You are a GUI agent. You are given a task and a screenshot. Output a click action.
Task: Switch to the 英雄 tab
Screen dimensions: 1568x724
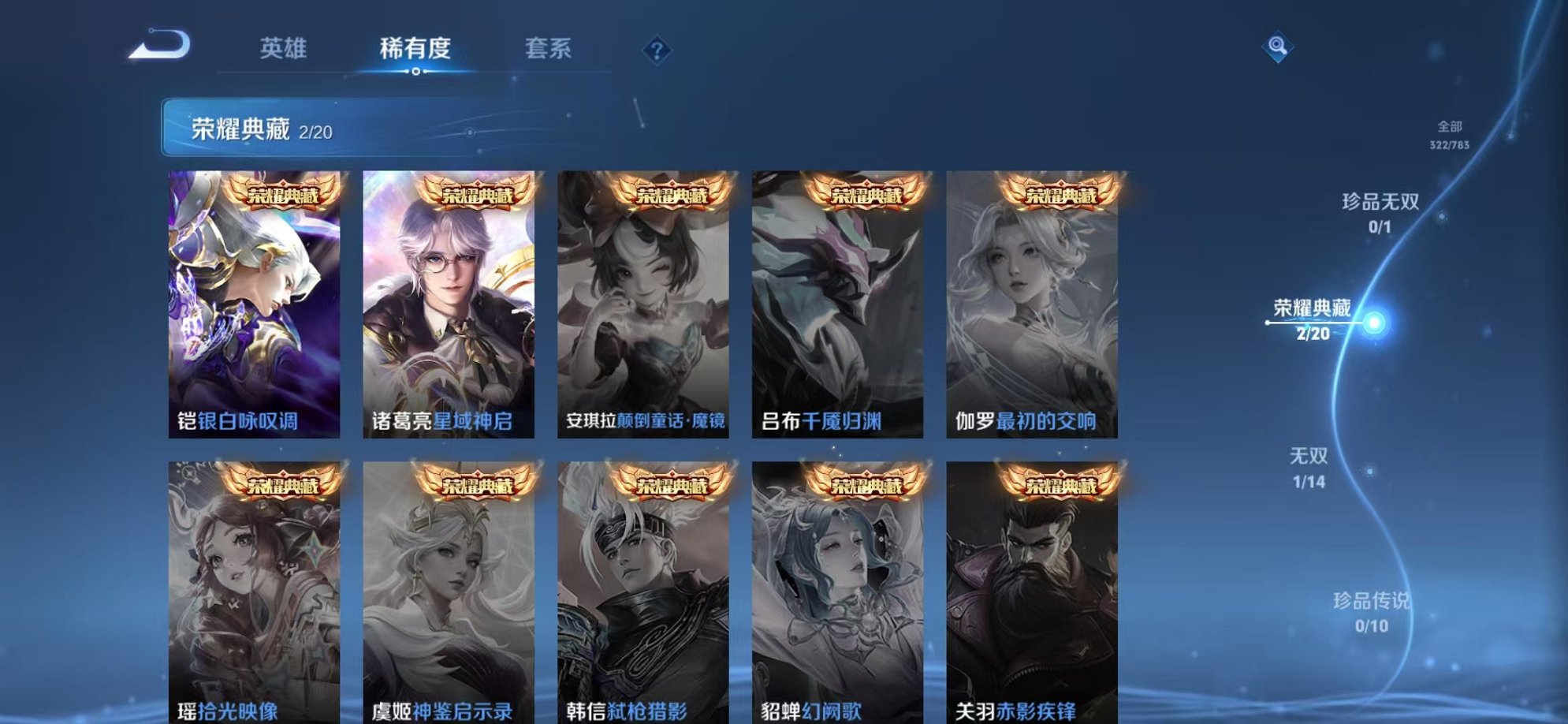click(285, 48)
